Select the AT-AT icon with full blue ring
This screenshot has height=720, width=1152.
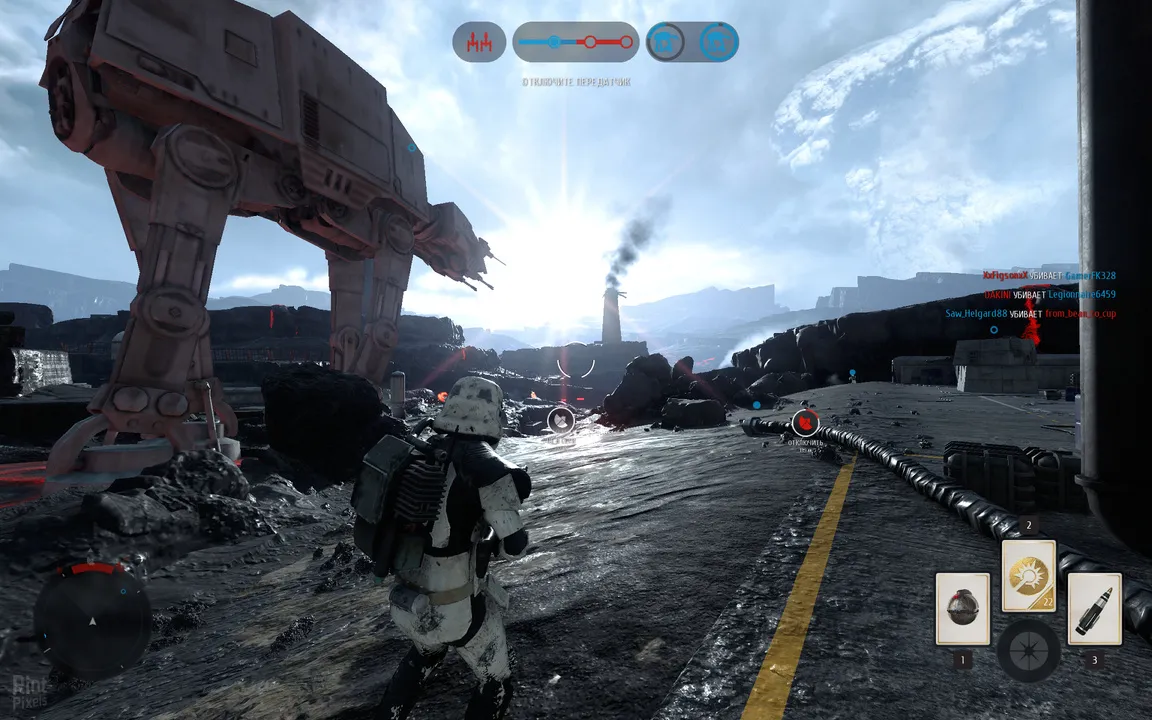point(718,42)
